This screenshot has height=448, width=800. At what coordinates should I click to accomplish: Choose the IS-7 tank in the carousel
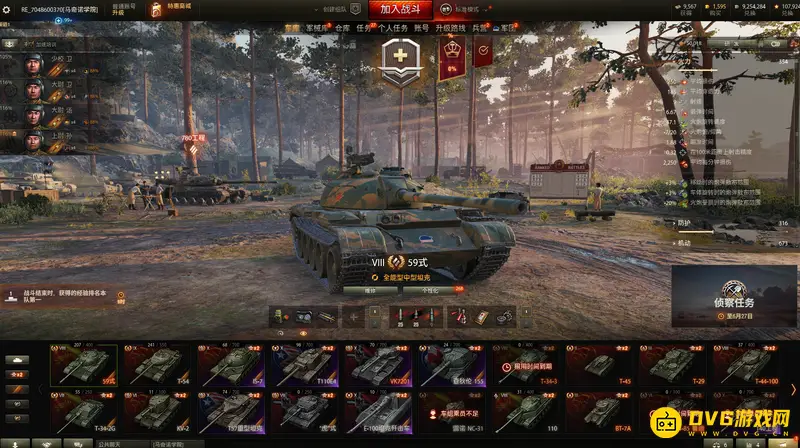tap(229, 364)
